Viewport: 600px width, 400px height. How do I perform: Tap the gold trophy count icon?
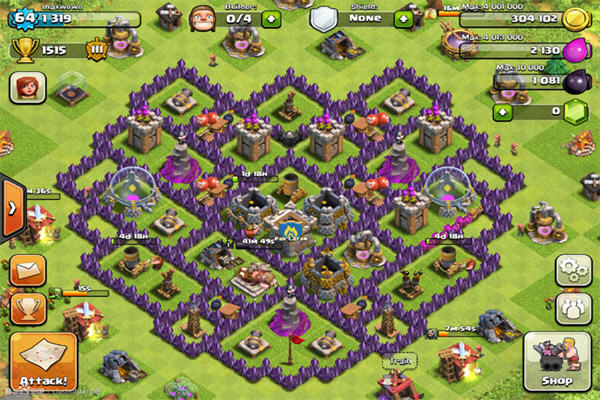tap(24, 50)
